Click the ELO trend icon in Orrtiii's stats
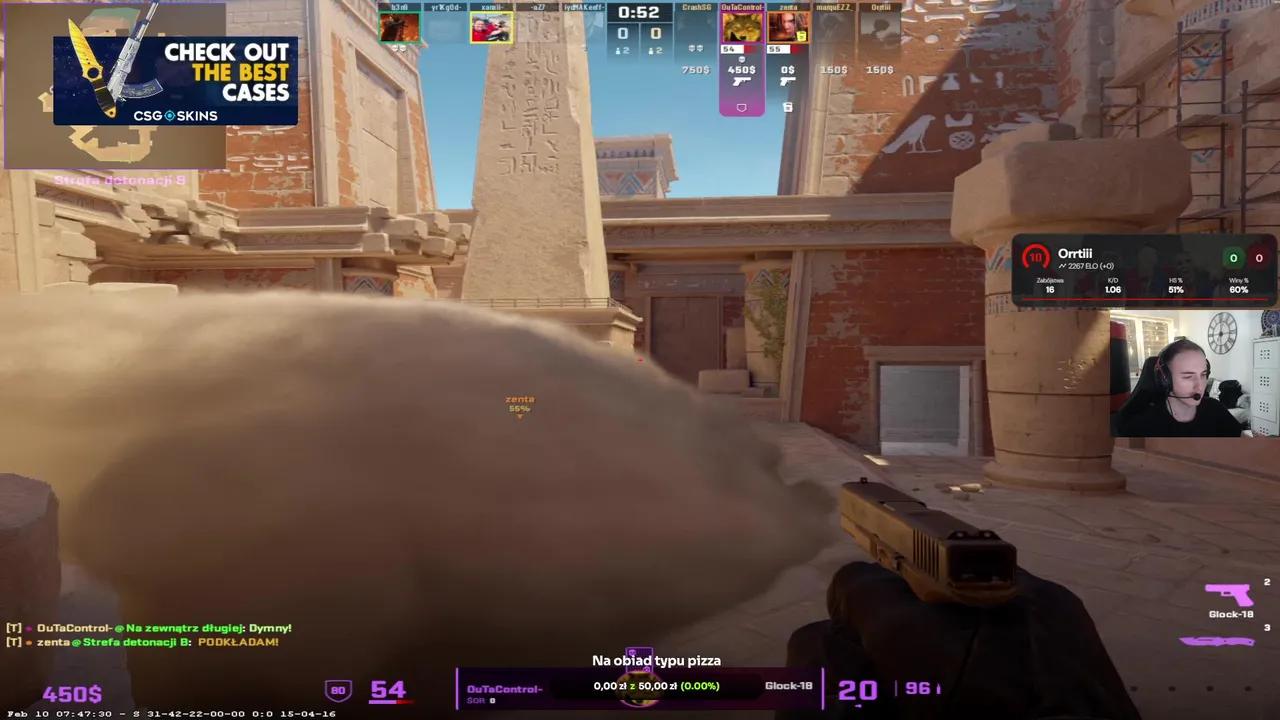Viewport: 1280px width, 720px height. (x=1063, y=266)
